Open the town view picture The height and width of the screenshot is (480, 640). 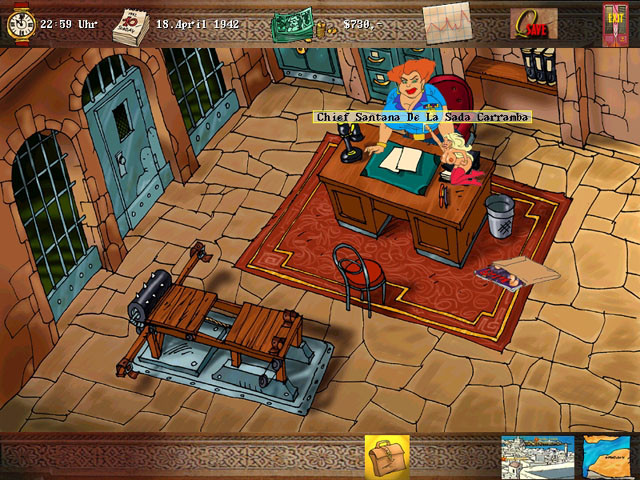[x=537, y=456]
